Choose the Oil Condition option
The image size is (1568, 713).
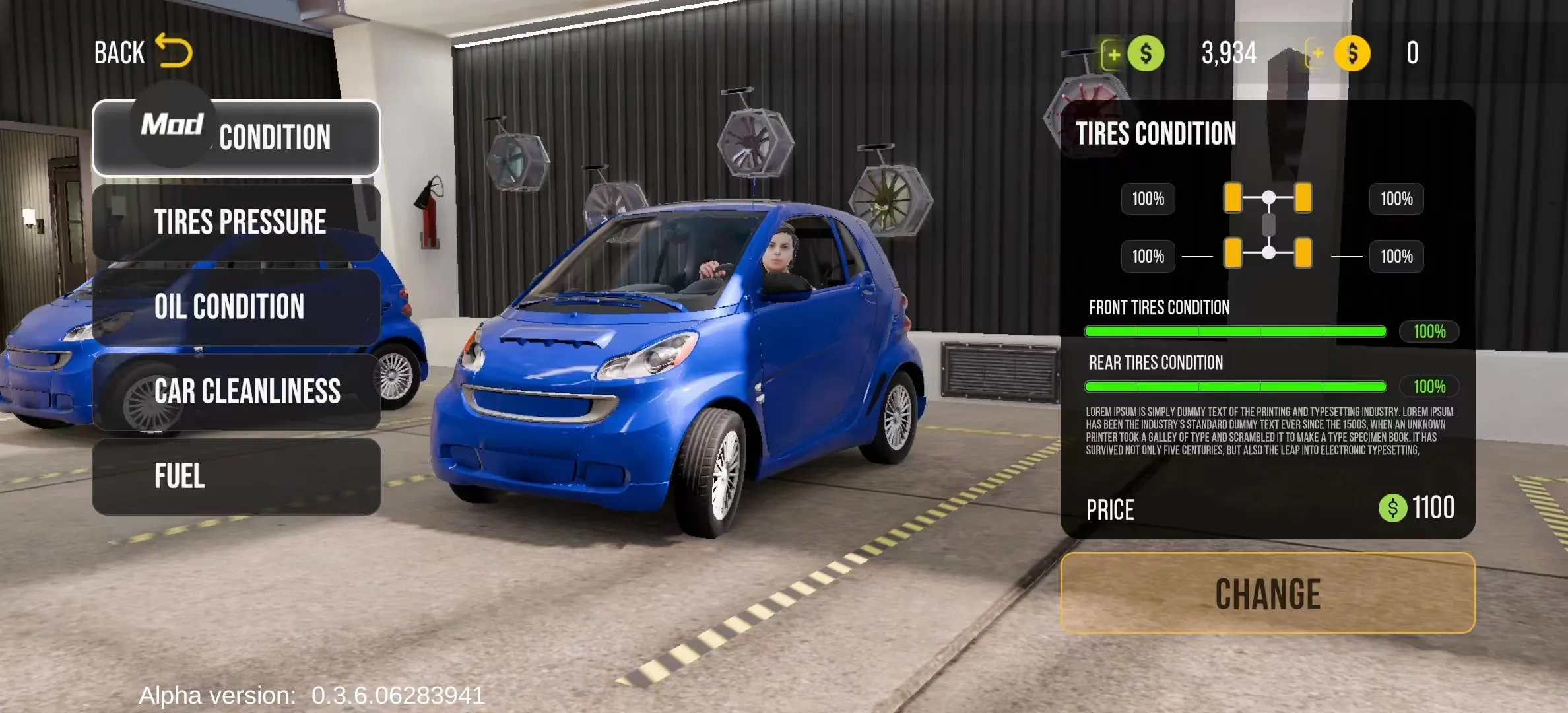tap(238, 306)
